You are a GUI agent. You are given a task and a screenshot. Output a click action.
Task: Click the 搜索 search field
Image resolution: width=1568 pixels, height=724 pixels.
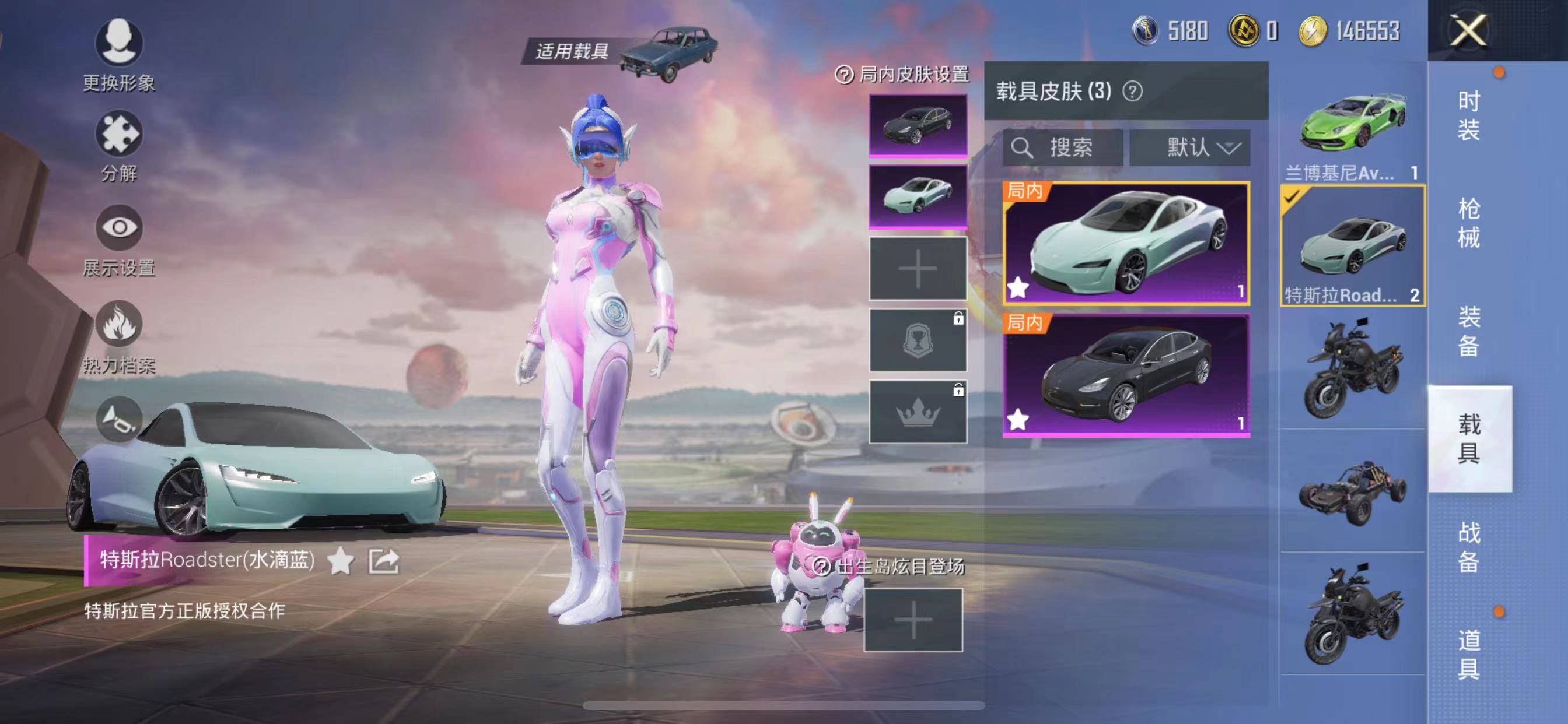tap(1063, 148)
